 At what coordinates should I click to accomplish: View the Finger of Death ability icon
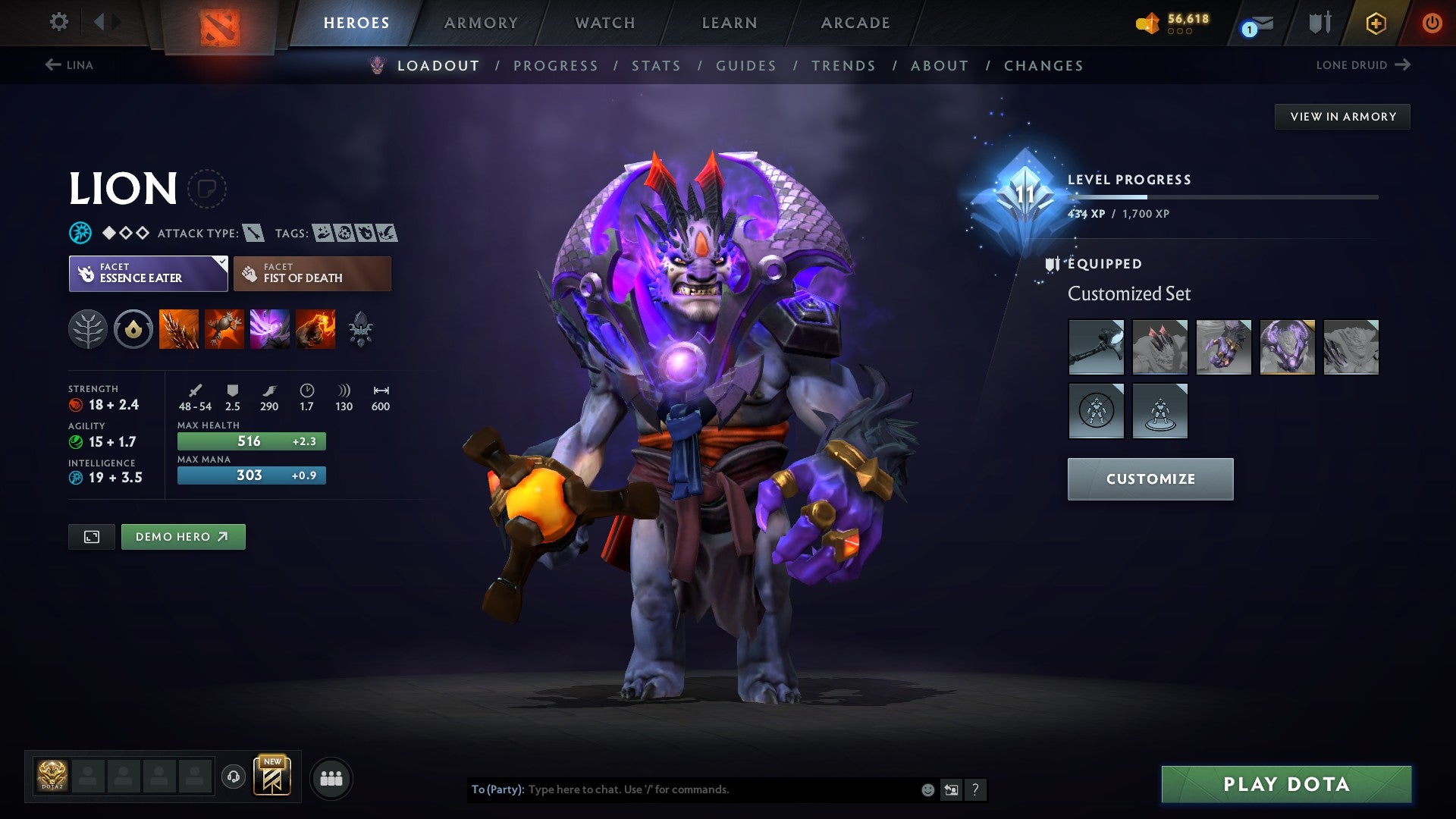[315, 329]
